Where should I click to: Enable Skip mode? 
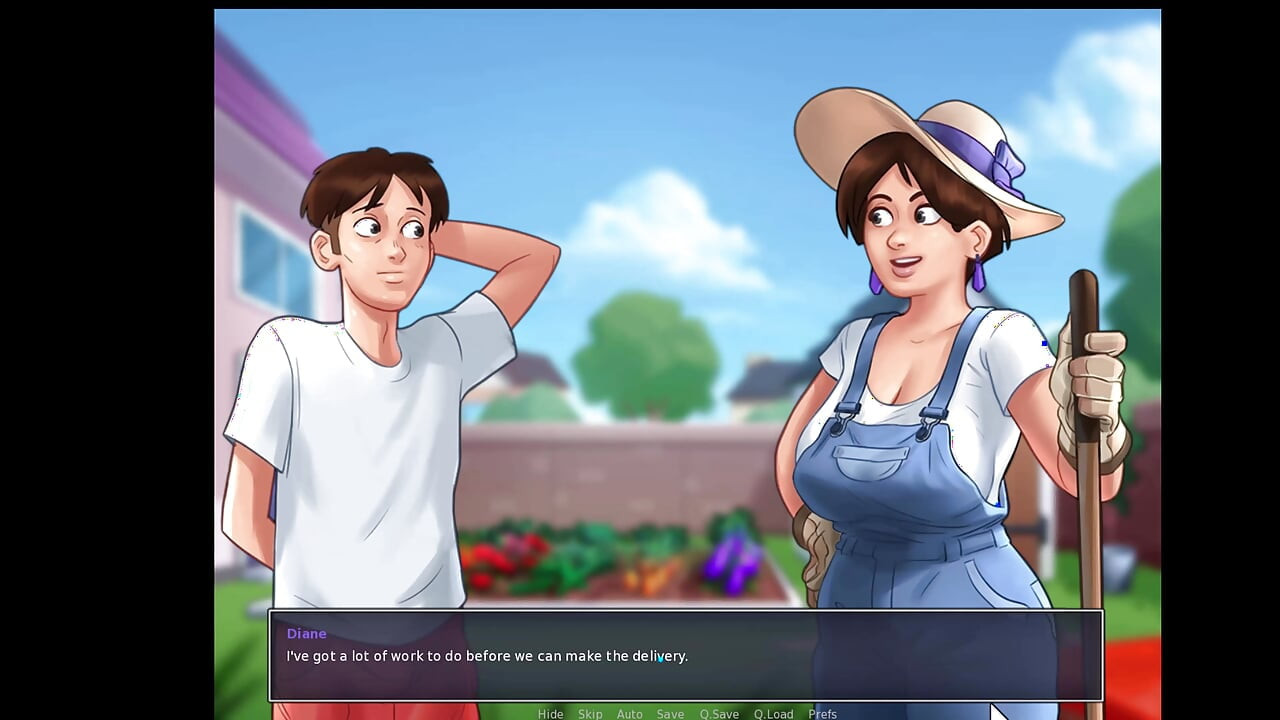click(x=590, y=714)
